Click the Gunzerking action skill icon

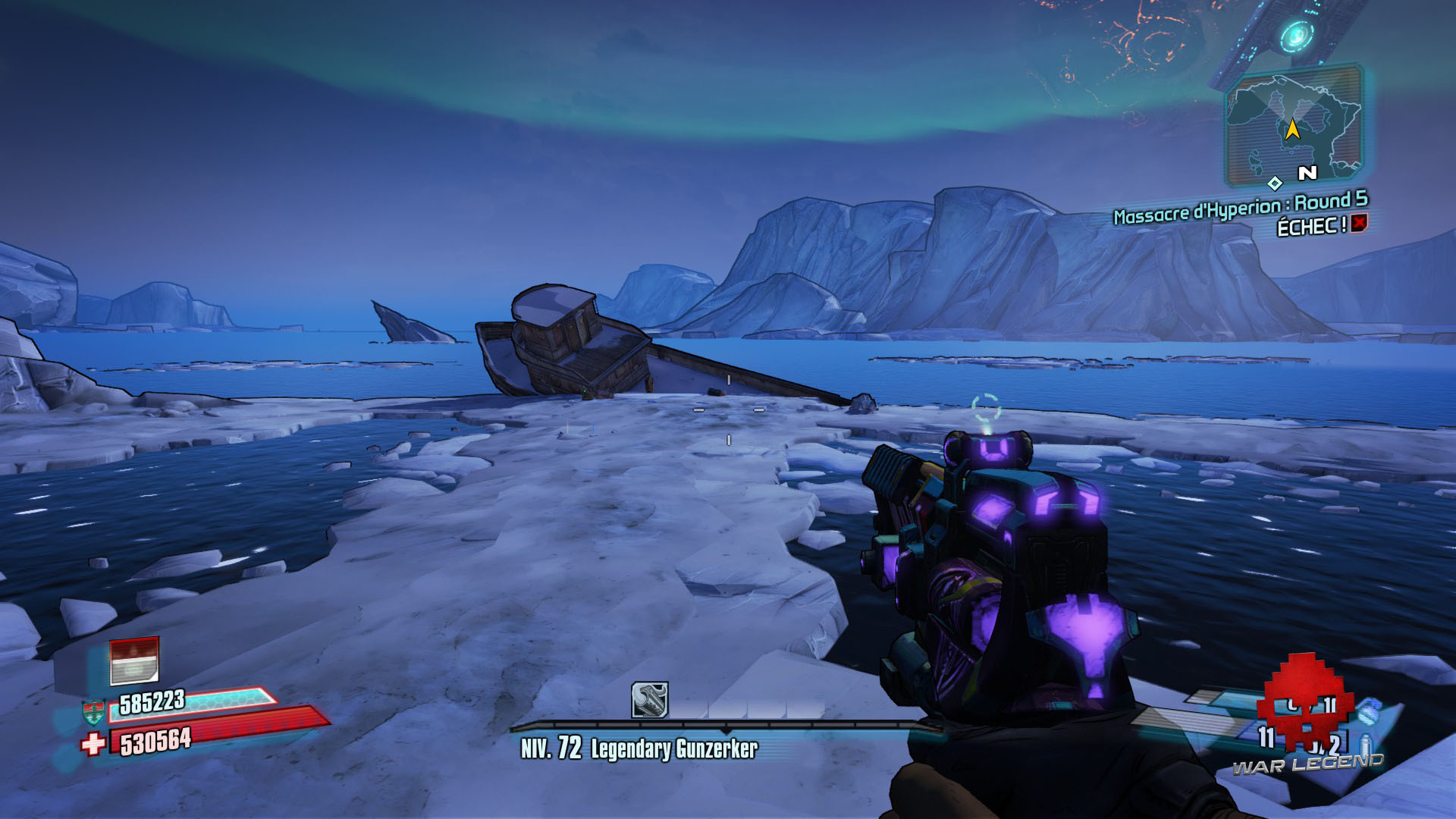(650, 699)
